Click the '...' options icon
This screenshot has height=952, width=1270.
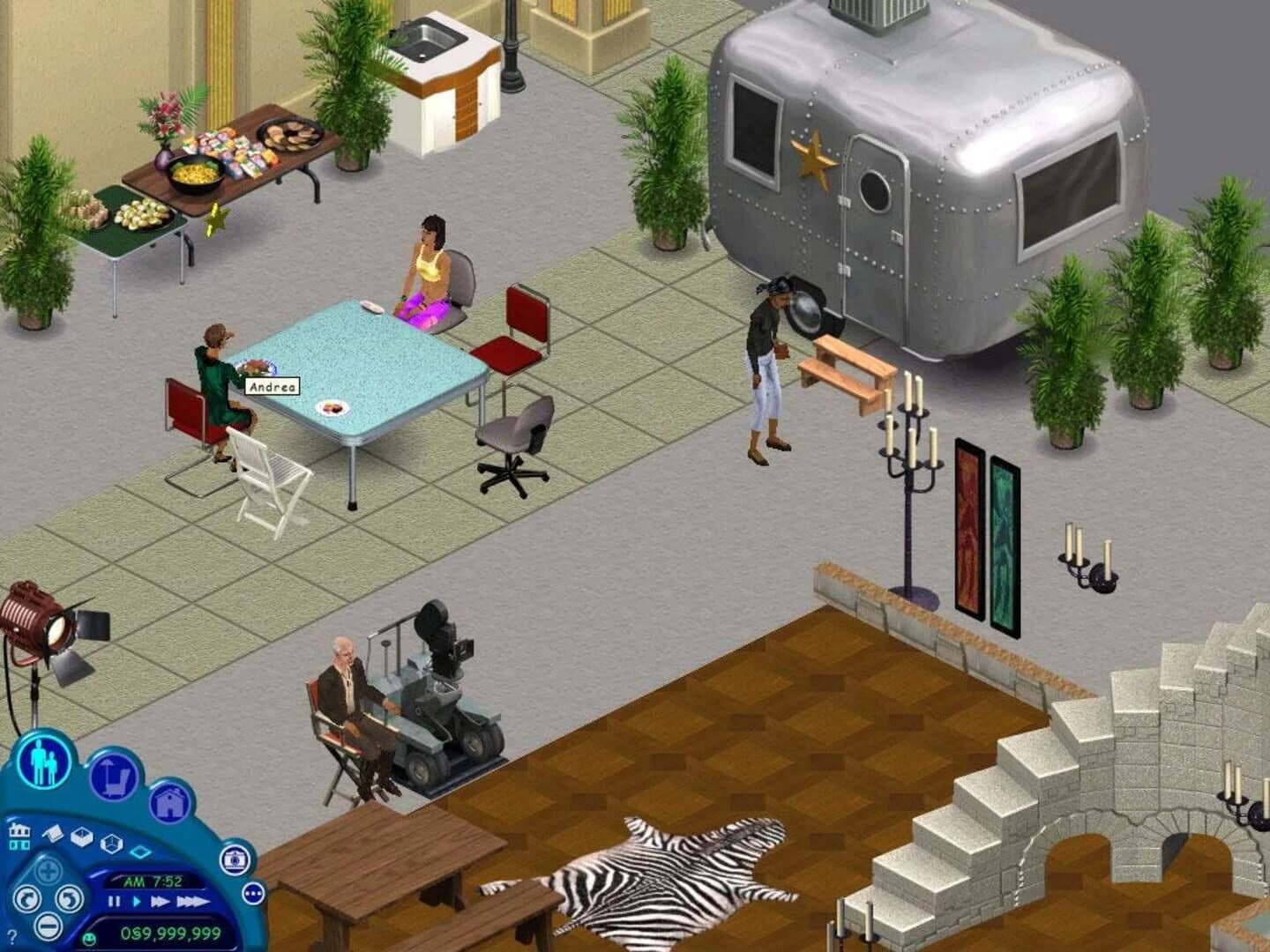[254, 893]
